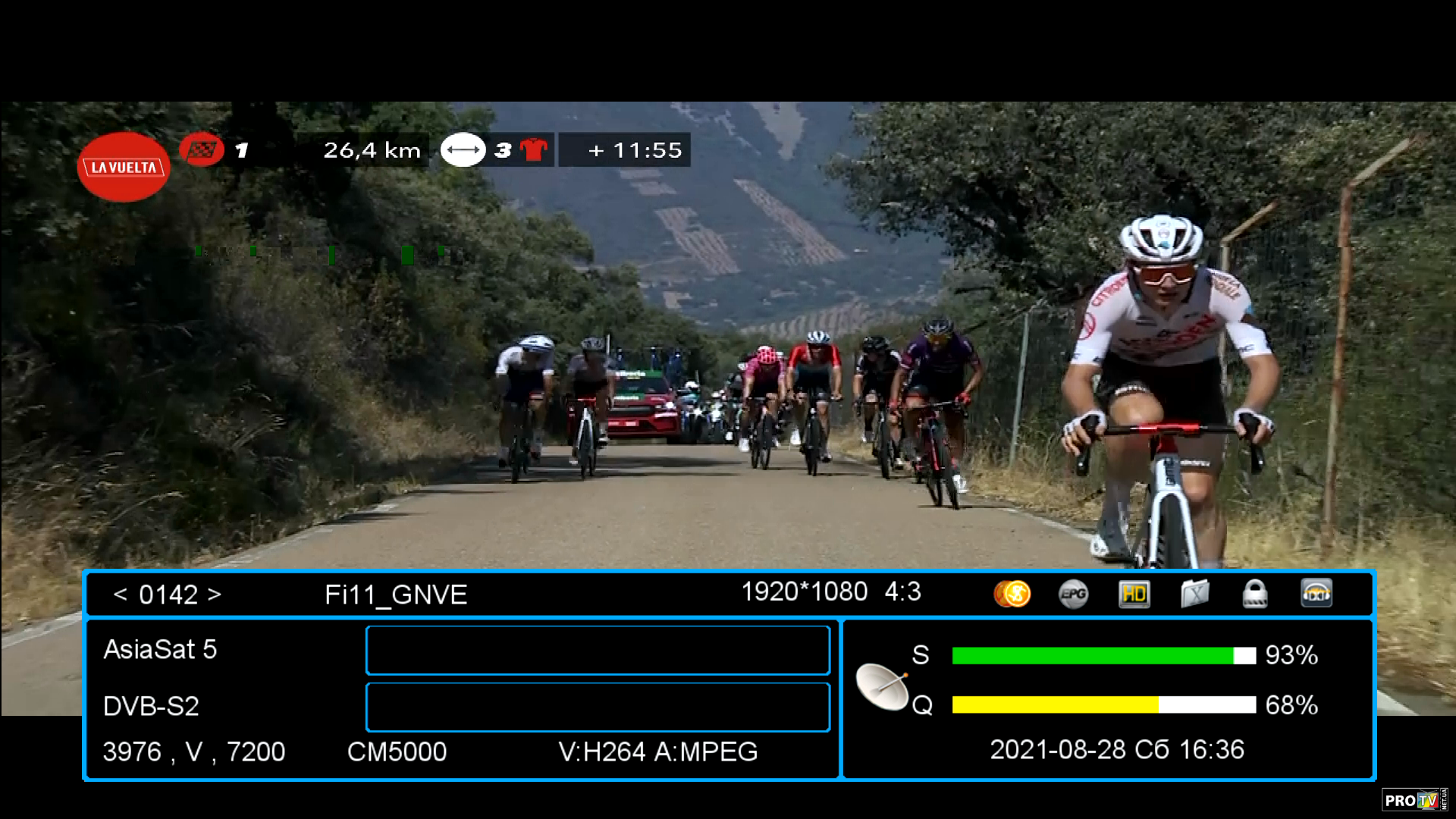Go to previous channel with left arrow
1456x819 pixels.
click(x=120, y=595)
